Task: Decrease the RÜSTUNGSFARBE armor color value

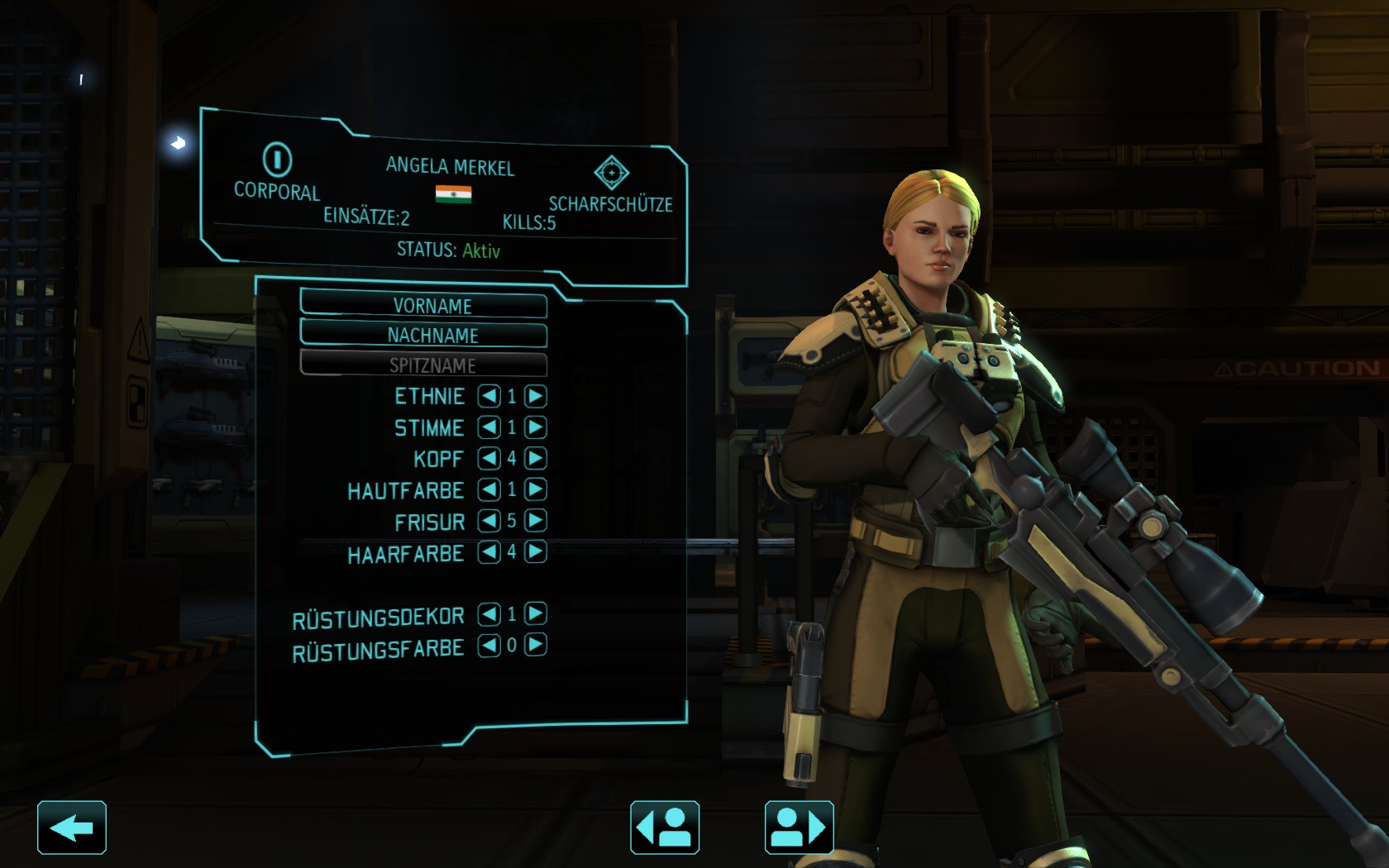Action: click(489, 645)
